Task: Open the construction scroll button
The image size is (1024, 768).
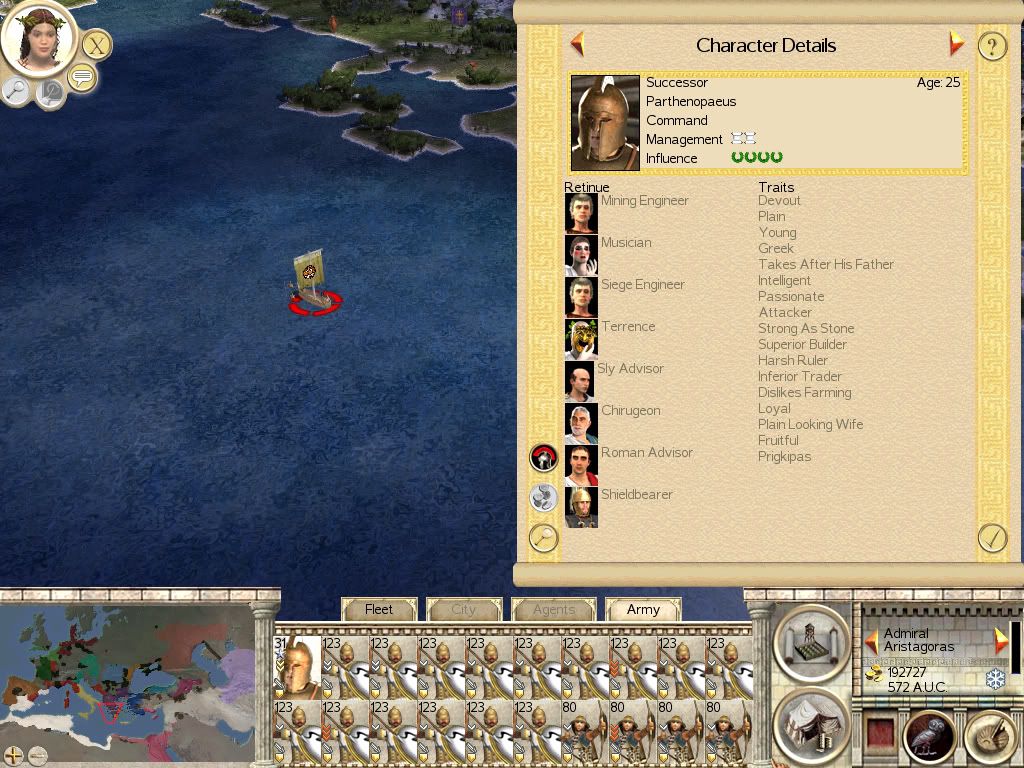Action: click(811, 642)
